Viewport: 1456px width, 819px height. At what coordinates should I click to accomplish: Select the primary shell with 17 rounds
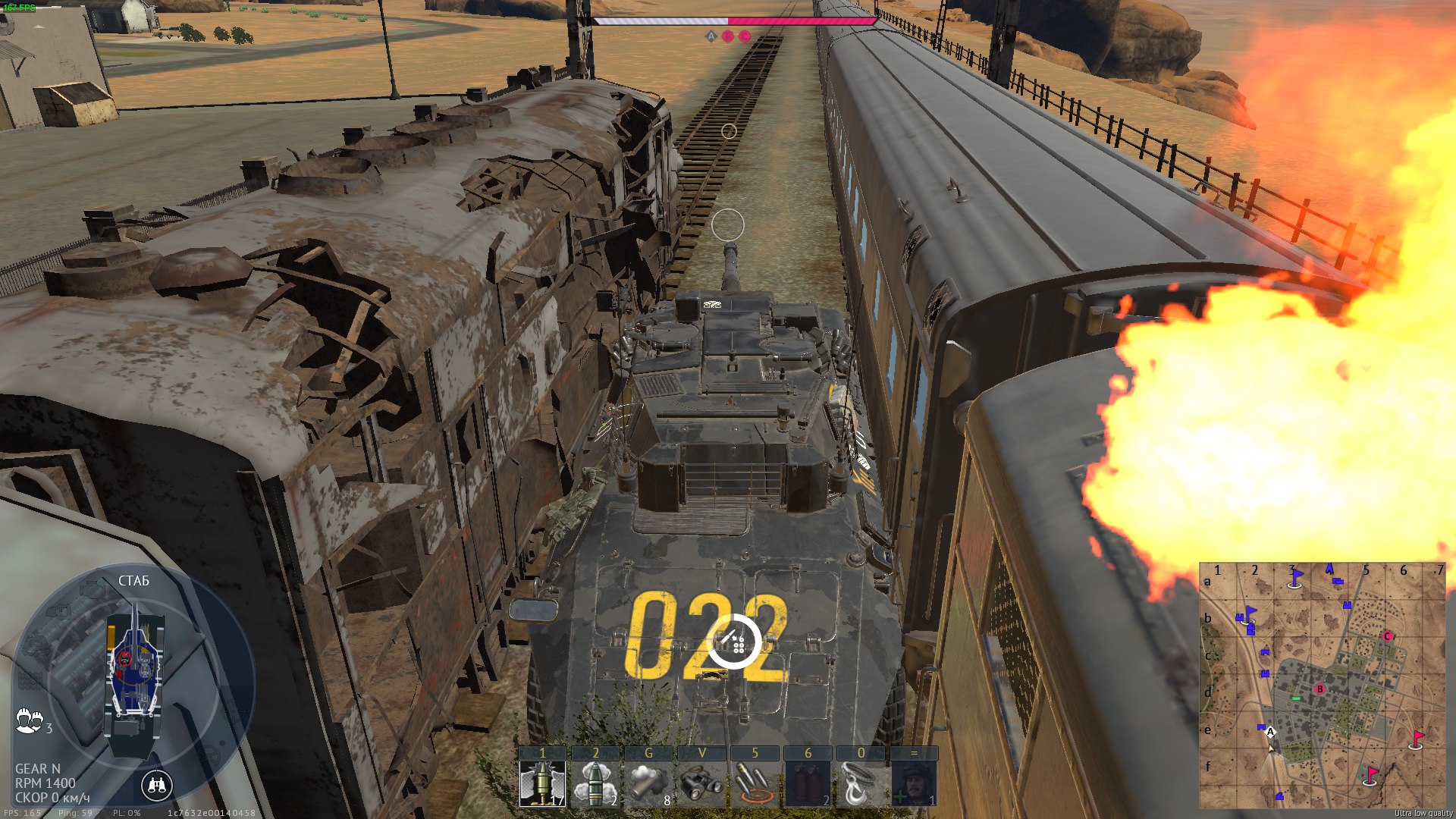click(x=542, y=783)
